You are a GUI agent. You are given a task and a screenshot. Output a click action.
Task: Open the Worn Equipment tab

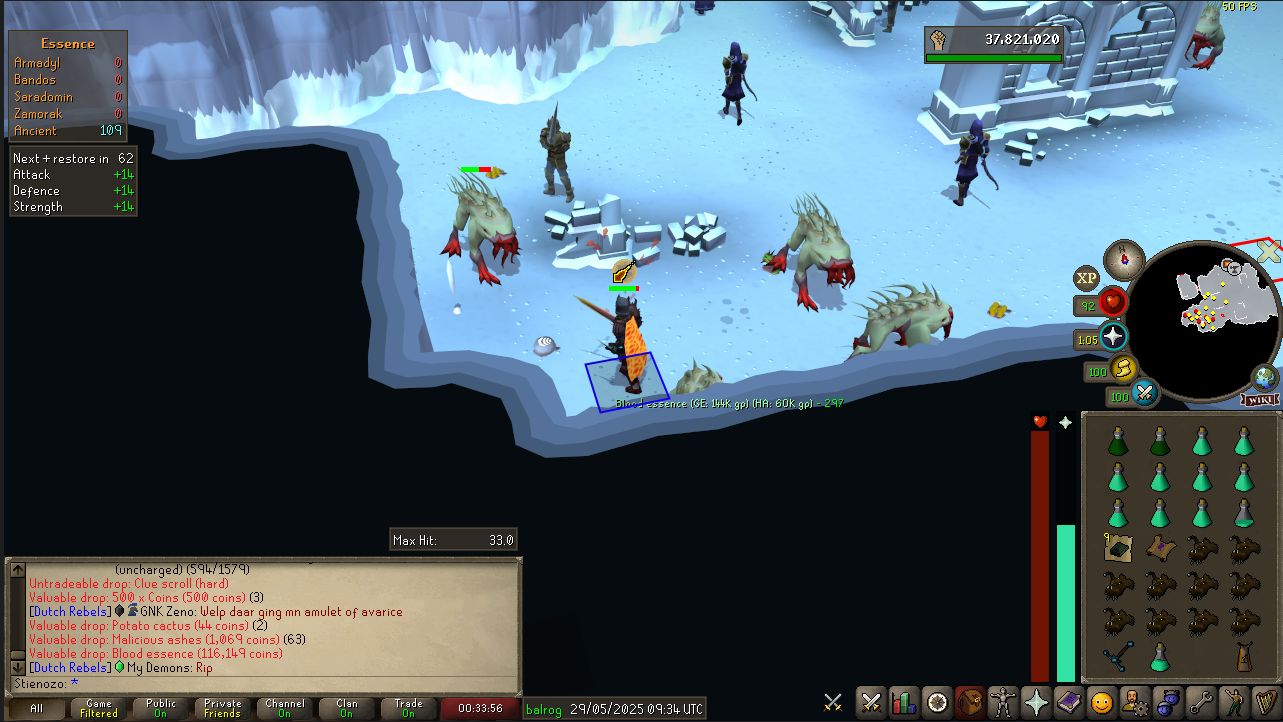click(1003, 702)
